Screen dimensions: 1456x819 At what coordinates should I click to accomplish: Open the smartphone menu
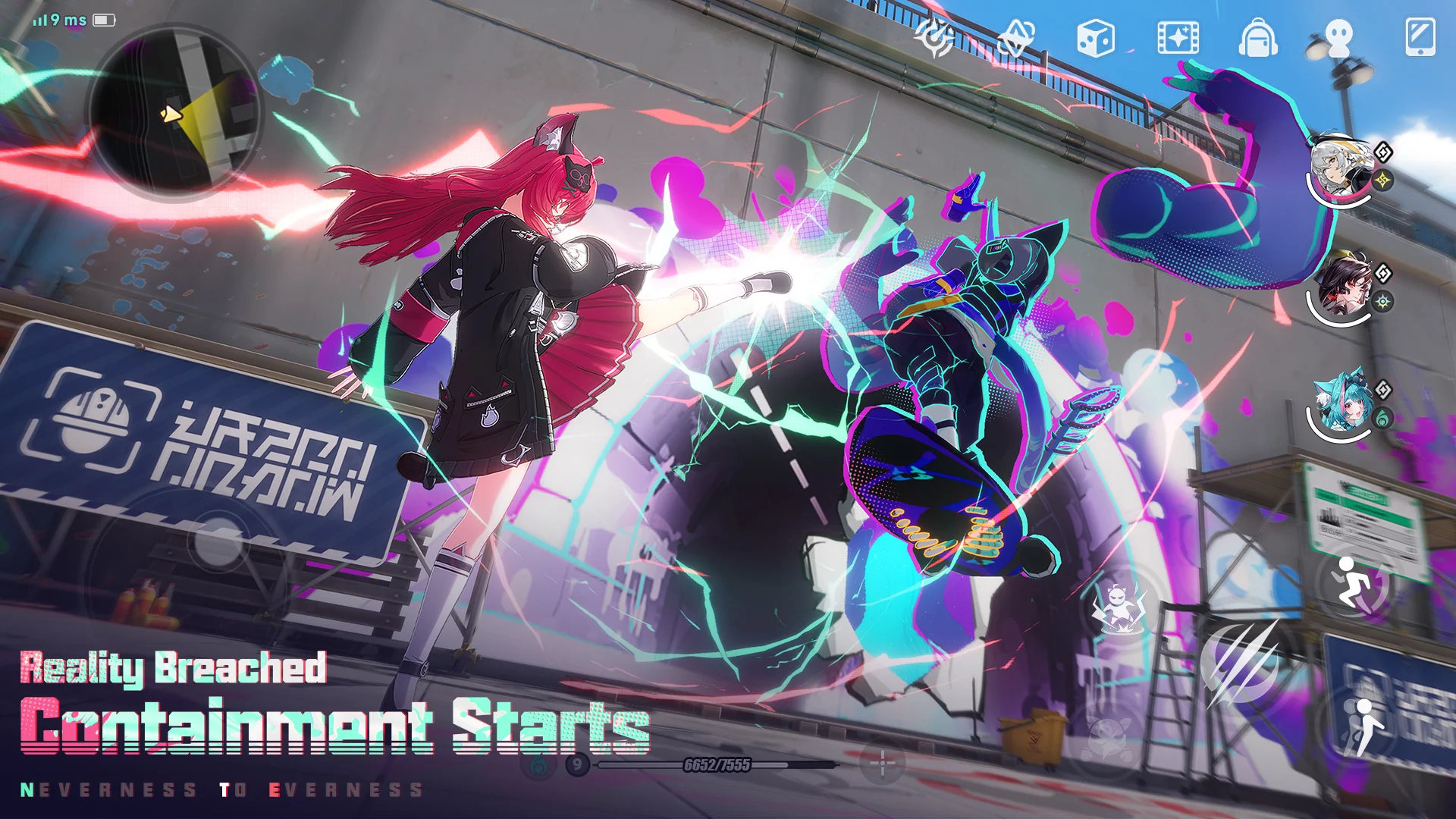tap(1420, 37)
